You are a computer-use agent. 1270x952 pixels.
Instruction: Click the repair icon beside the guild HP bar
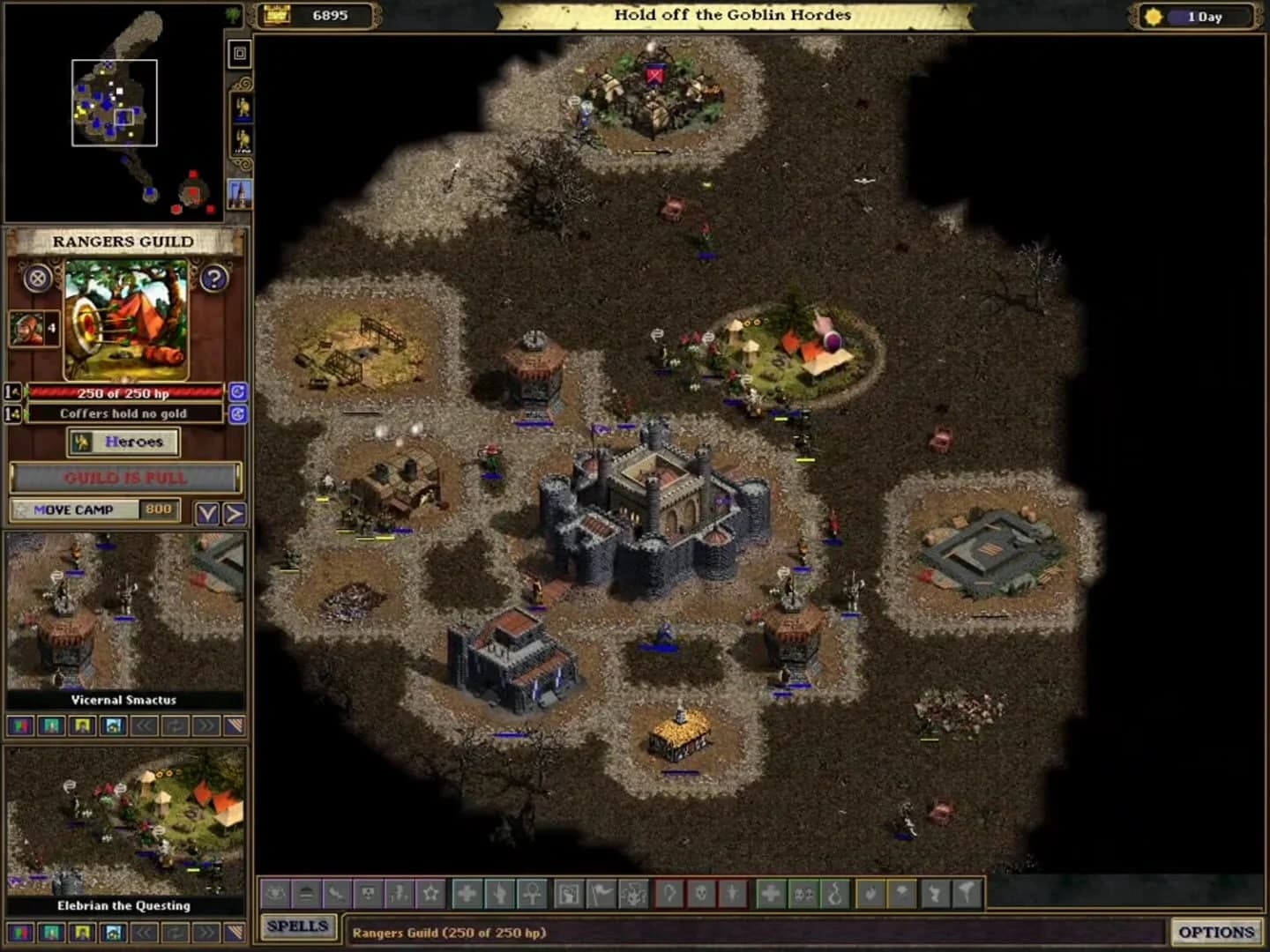(x=240, y=393)
